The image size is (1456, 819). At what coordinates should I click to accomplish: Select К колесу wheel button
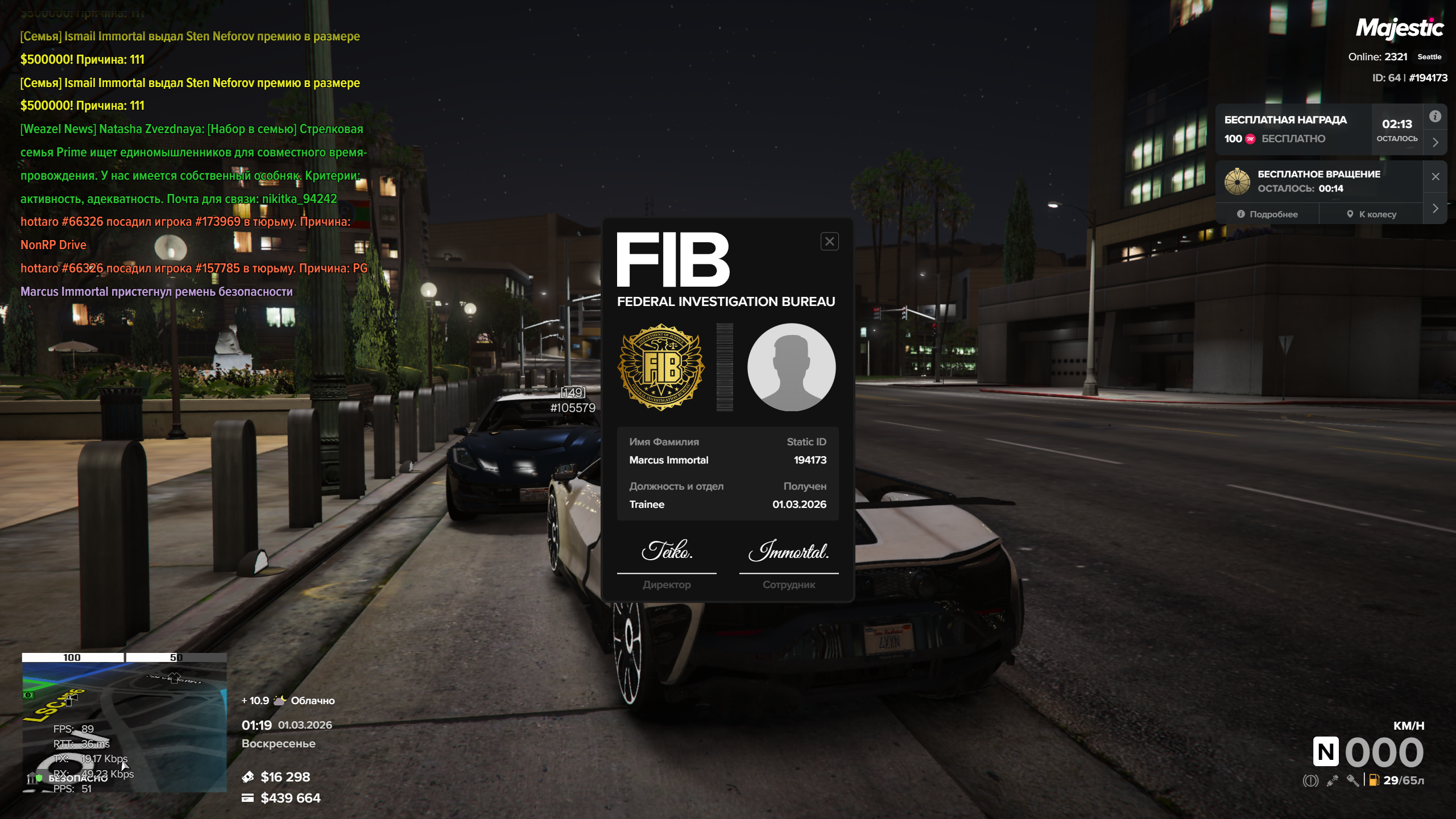1371,214
